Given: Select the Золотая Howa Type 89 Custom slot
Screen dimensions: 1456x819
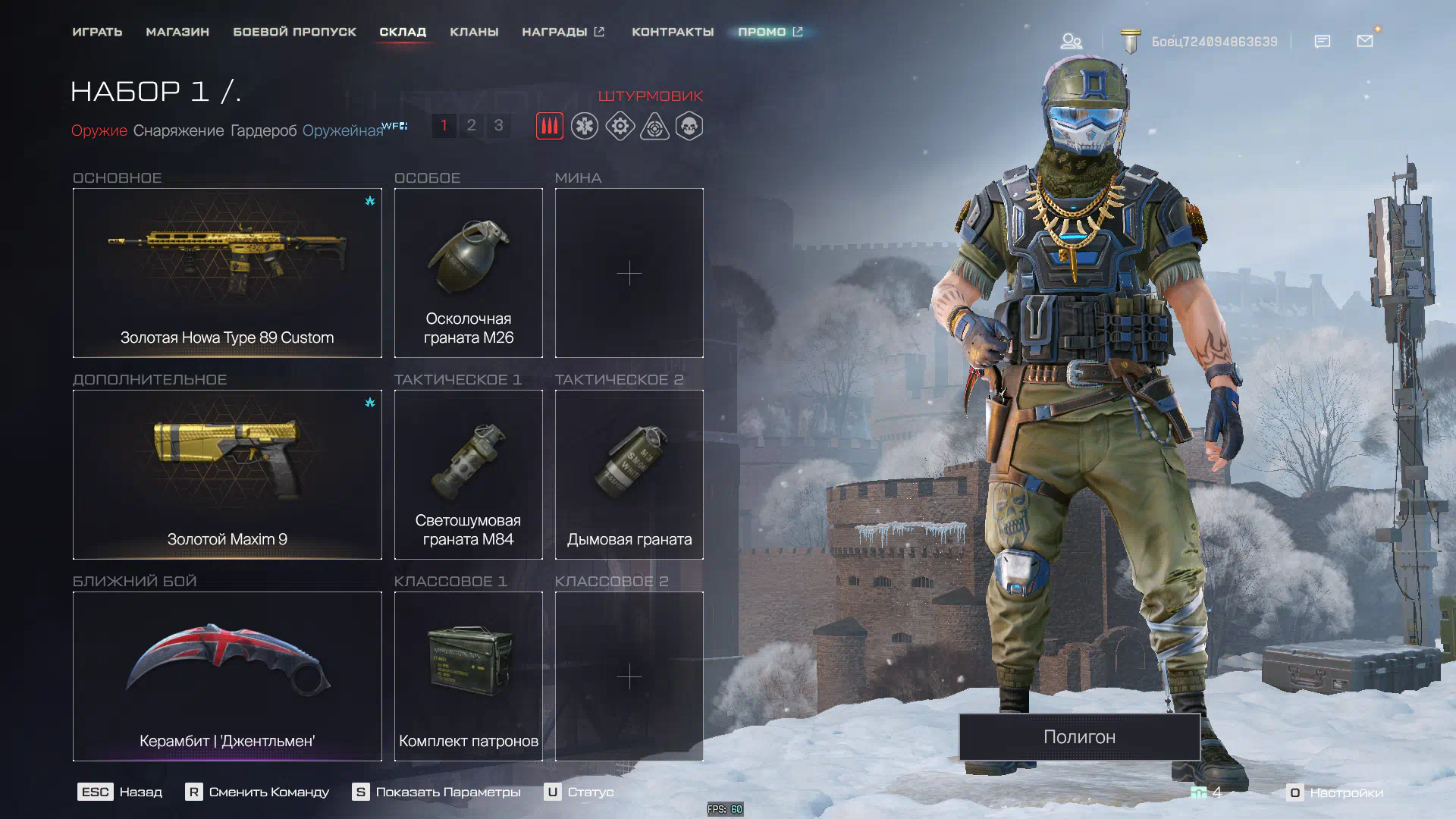Looking at the screenshot, I should tap(227, 272).
